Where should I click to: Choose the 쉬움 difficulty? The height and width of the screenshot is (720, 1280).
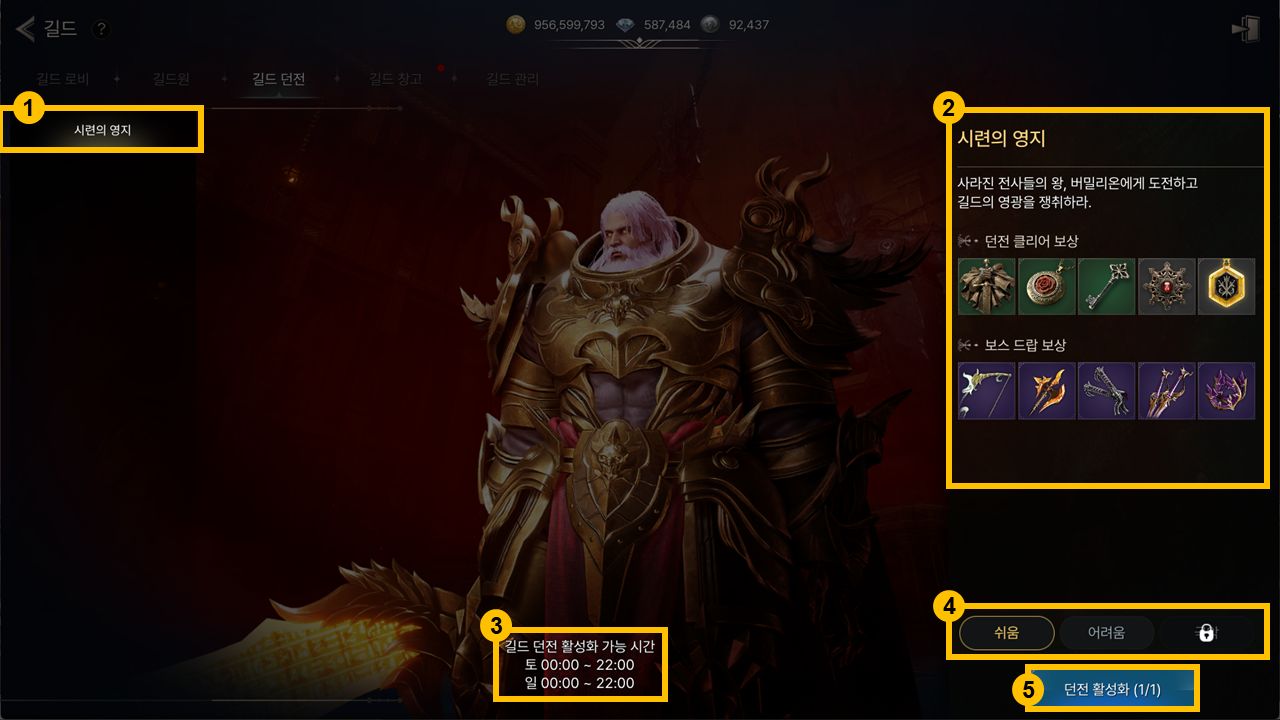(1006, 632)
